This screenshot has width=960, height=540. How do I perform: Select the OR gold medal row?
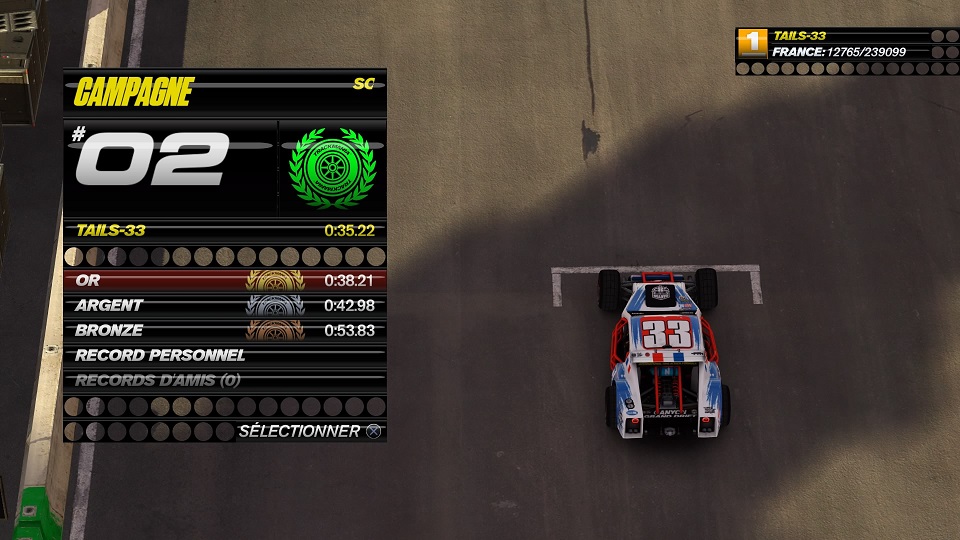[224, 281]
